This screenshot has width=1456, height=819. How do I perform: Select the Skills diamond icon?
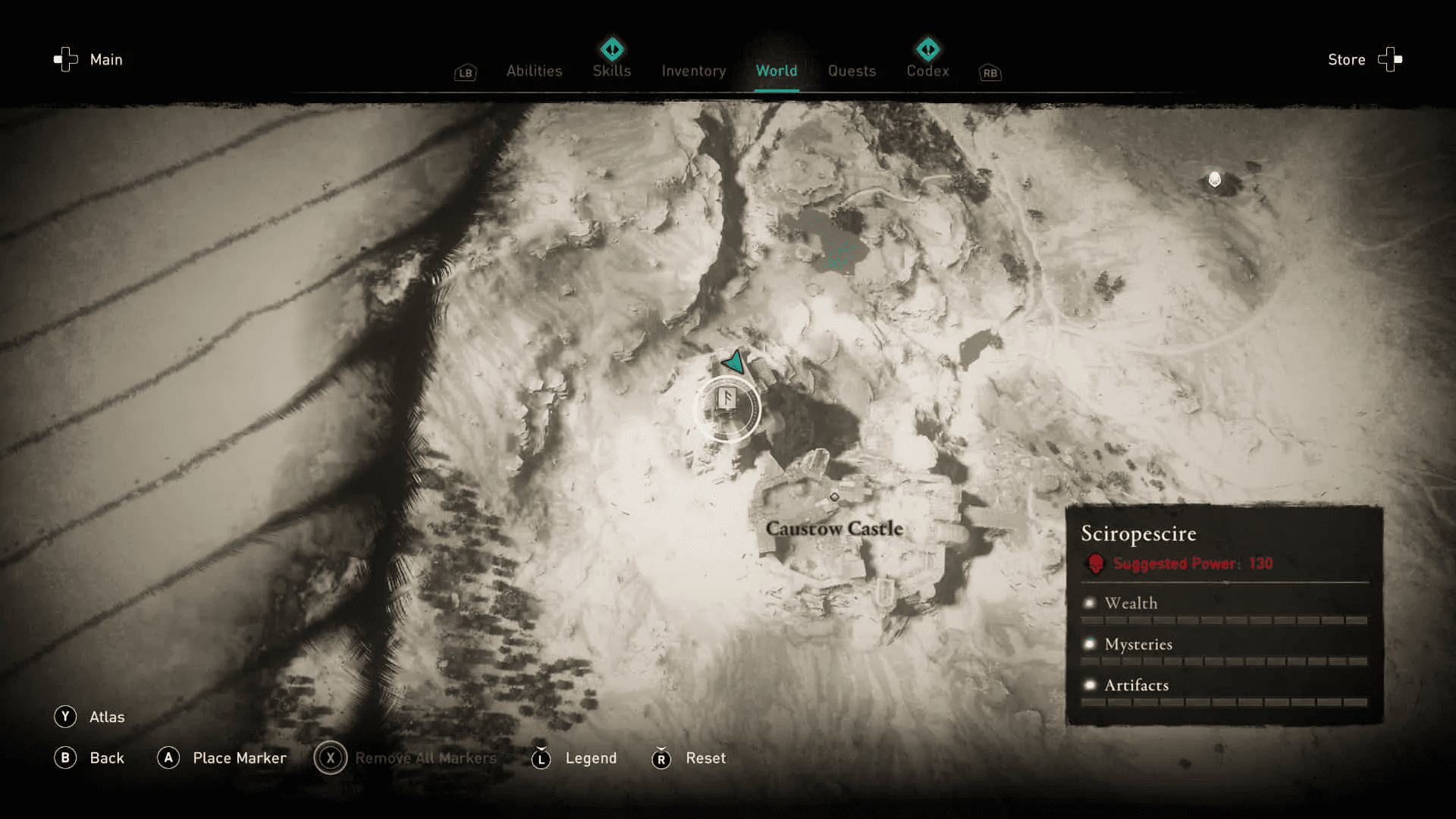click(611, 49)
